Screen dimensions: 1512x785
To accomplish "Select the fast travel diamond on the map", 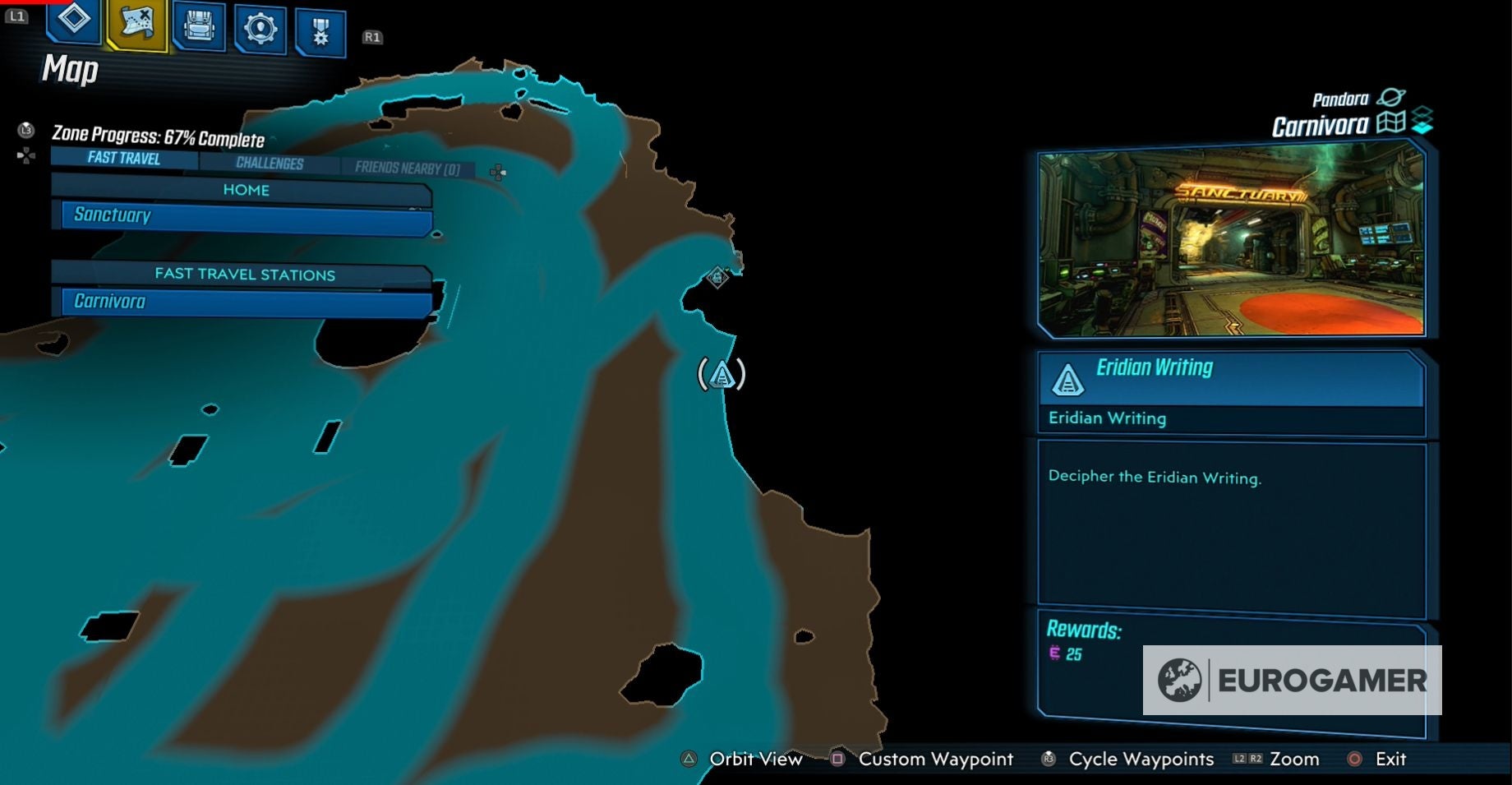I will point(718,278).
